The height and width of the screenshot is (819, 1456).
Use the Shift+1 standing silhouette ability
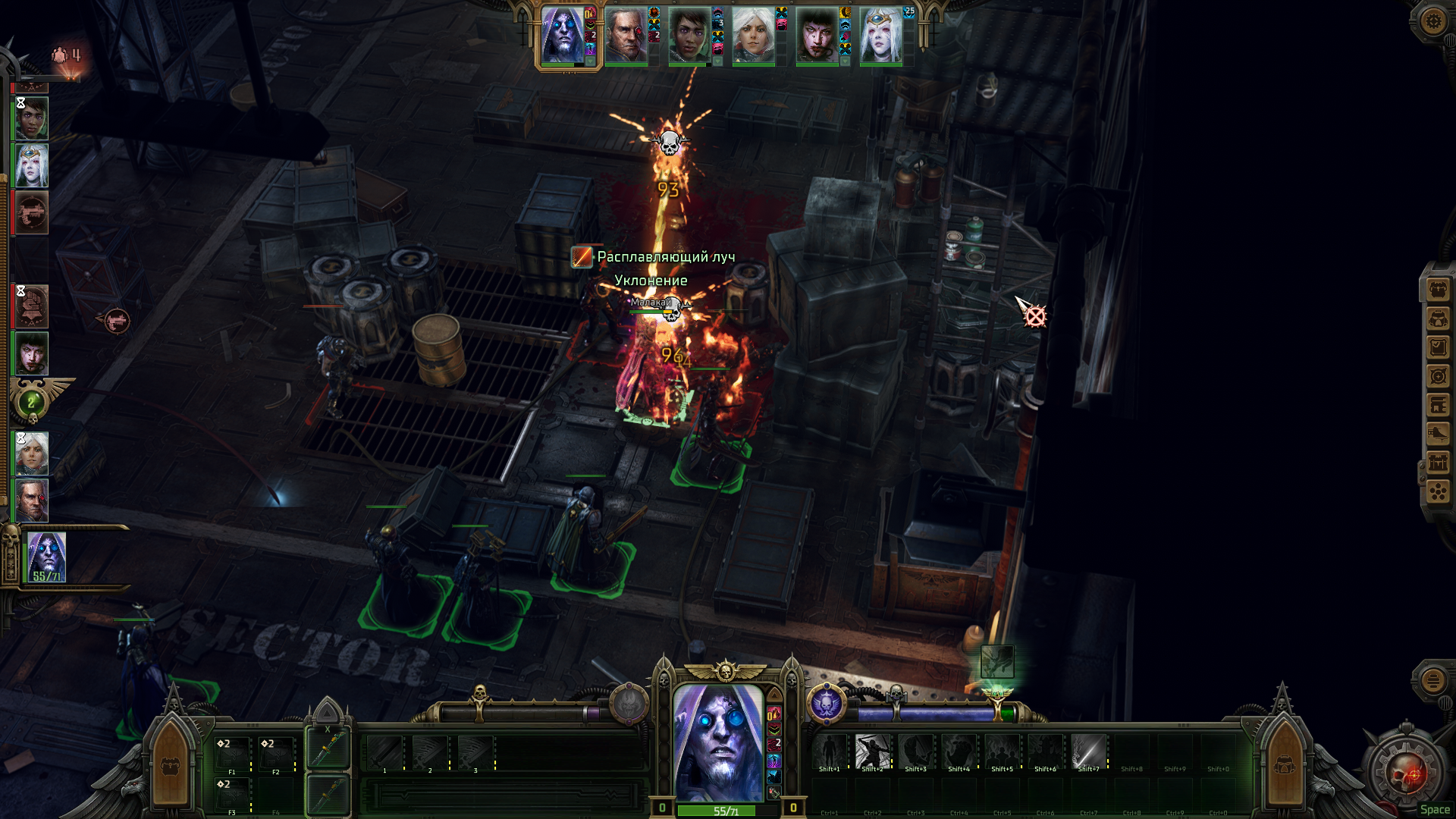tap(830, 752)
